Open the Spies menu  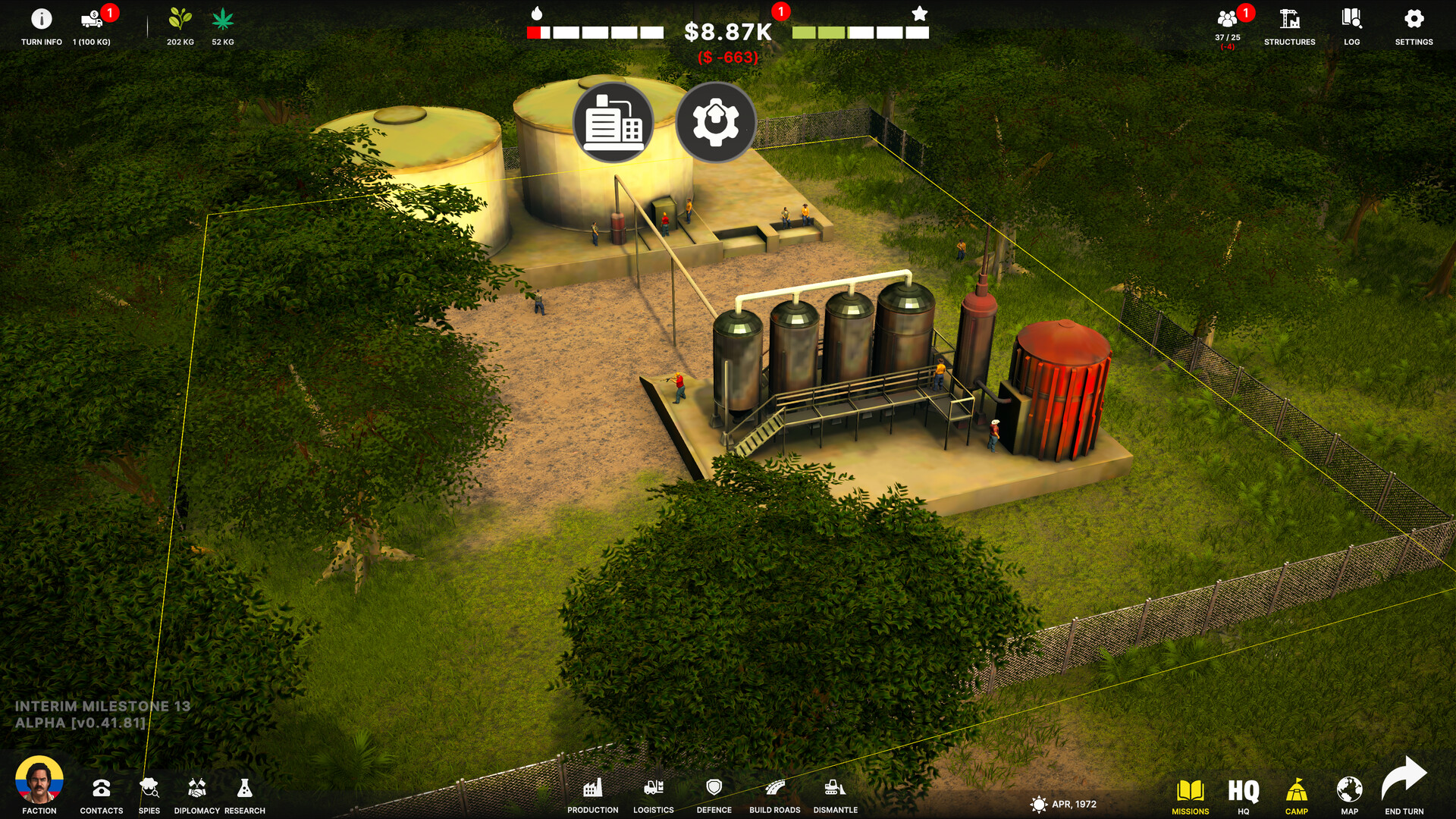pos(149,790)
